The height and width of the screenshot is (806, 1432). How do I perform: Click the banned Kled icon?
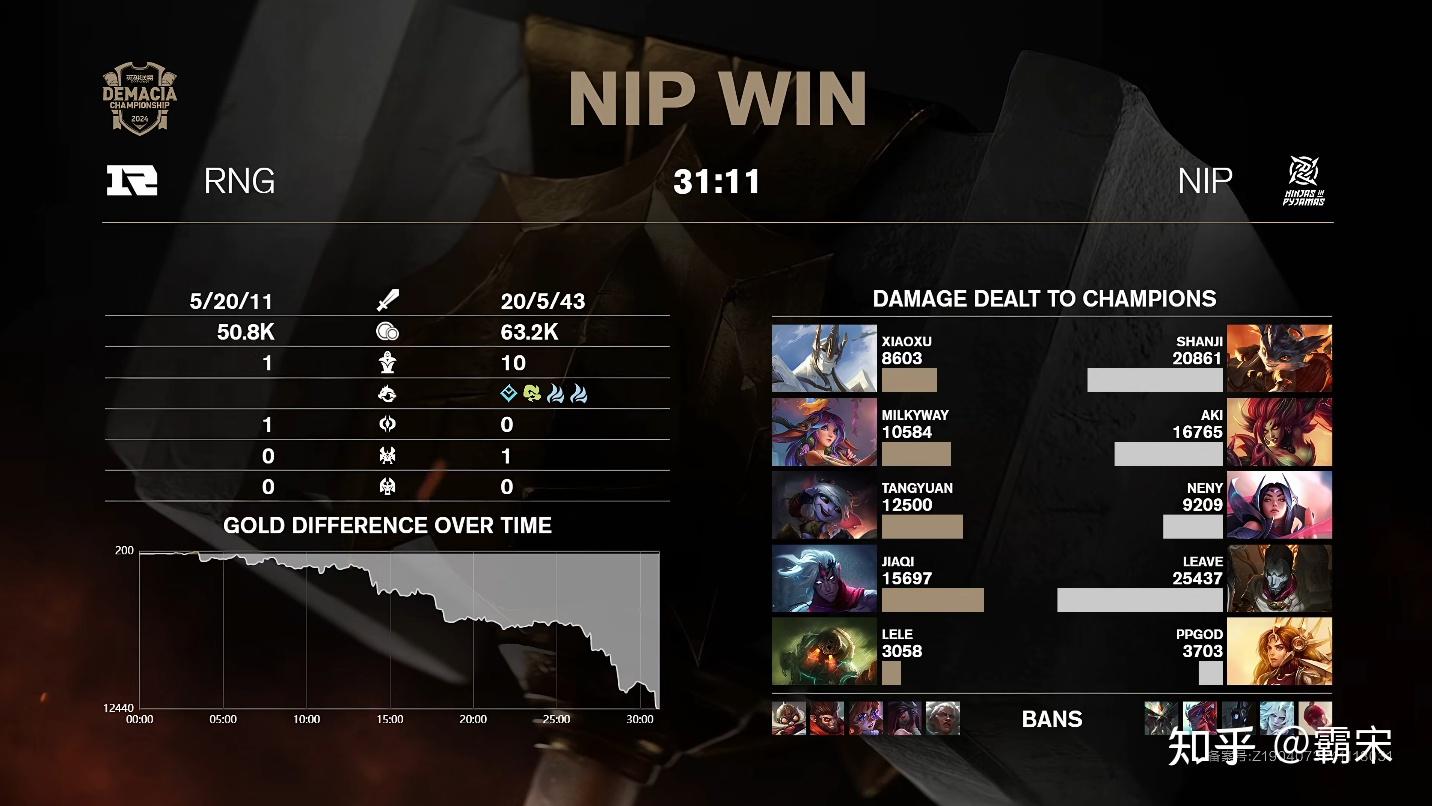click(x=789, y=718)
